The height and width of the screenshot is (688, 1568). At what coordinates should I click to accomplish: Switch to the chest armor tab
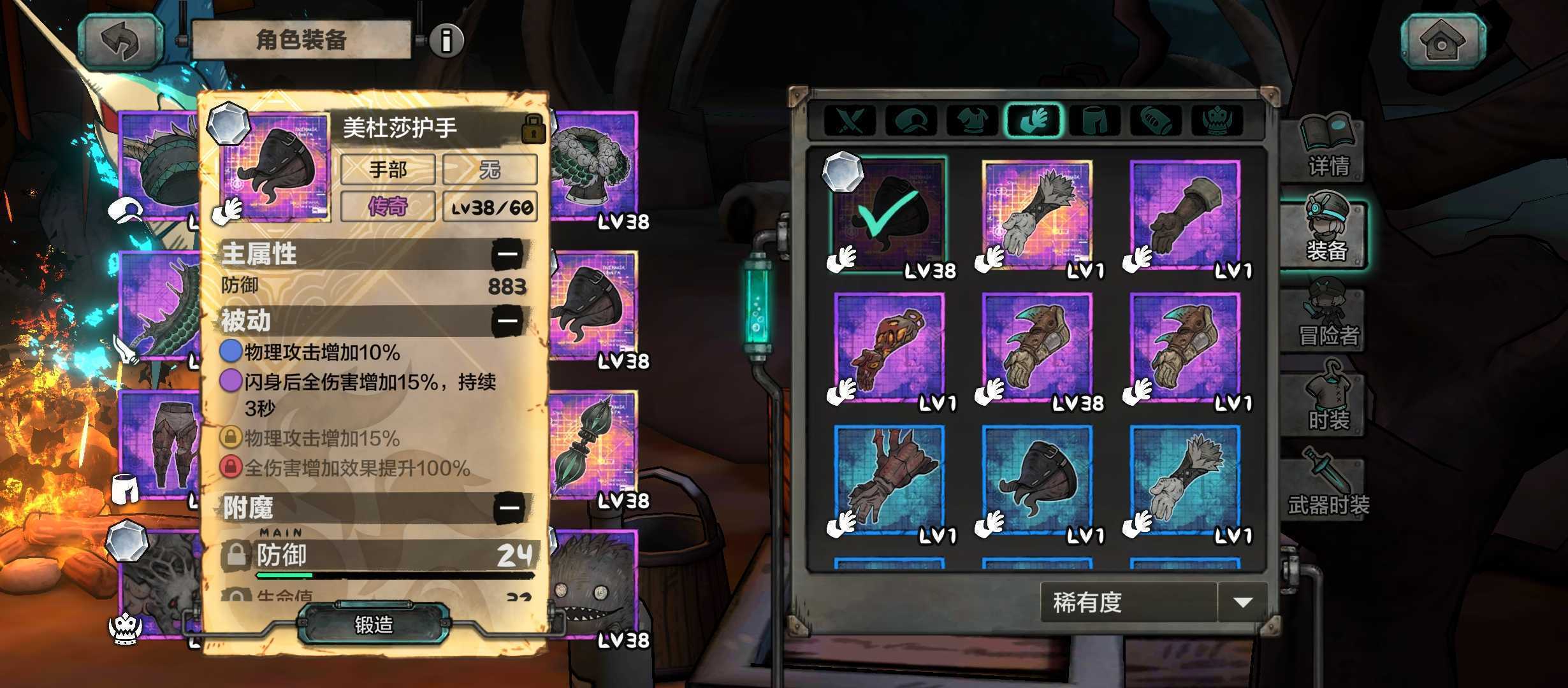(x=972, y=120)
